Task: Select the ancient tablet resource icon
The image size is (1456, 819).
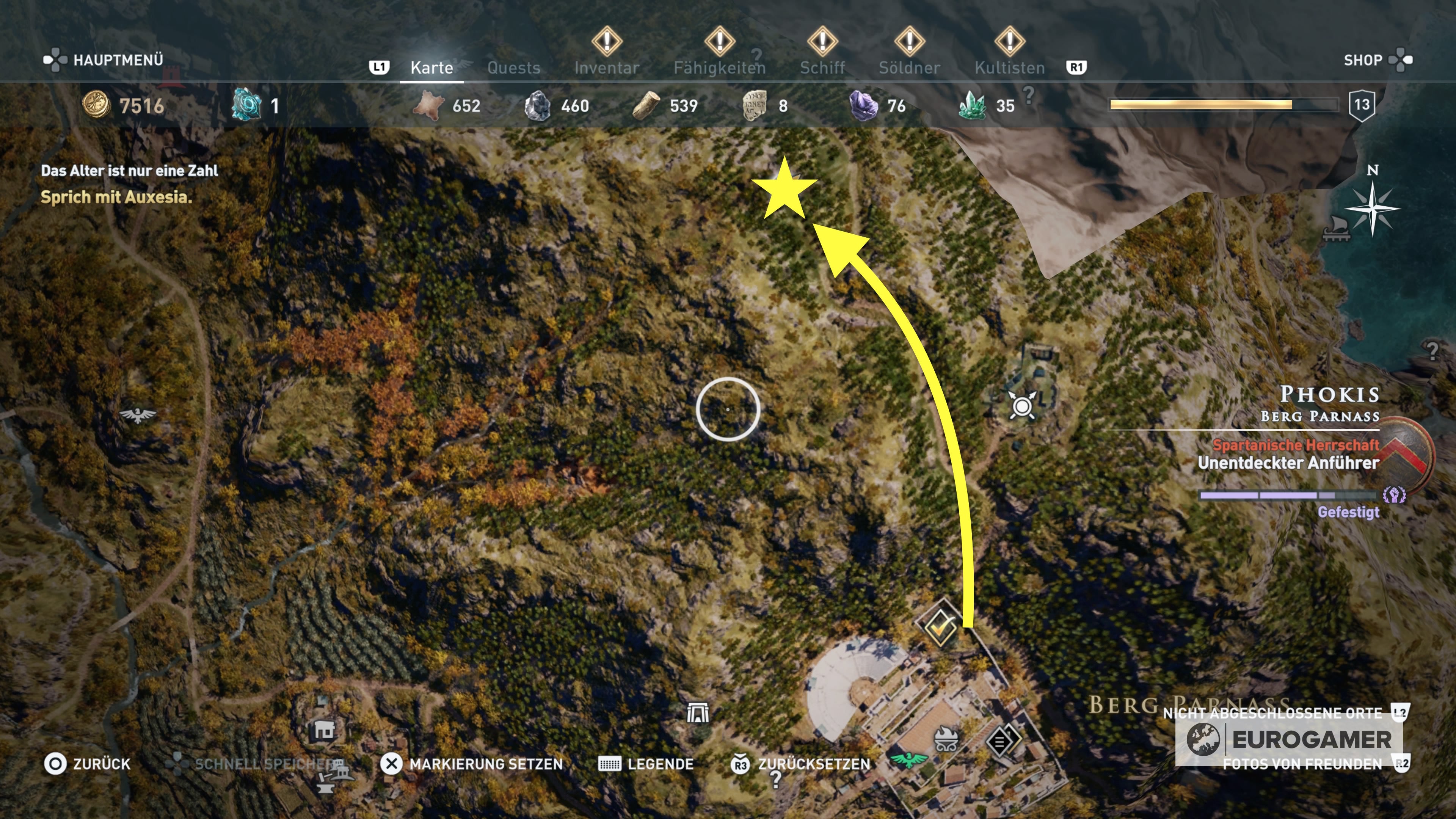Action: 758,105
